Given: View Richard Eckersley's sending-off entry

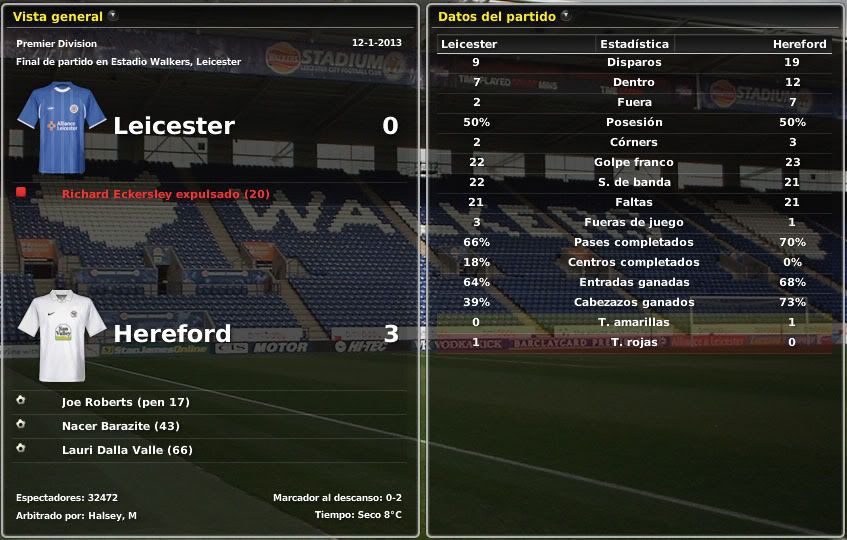Looking at the screenshot, I should tap(165, 194).
